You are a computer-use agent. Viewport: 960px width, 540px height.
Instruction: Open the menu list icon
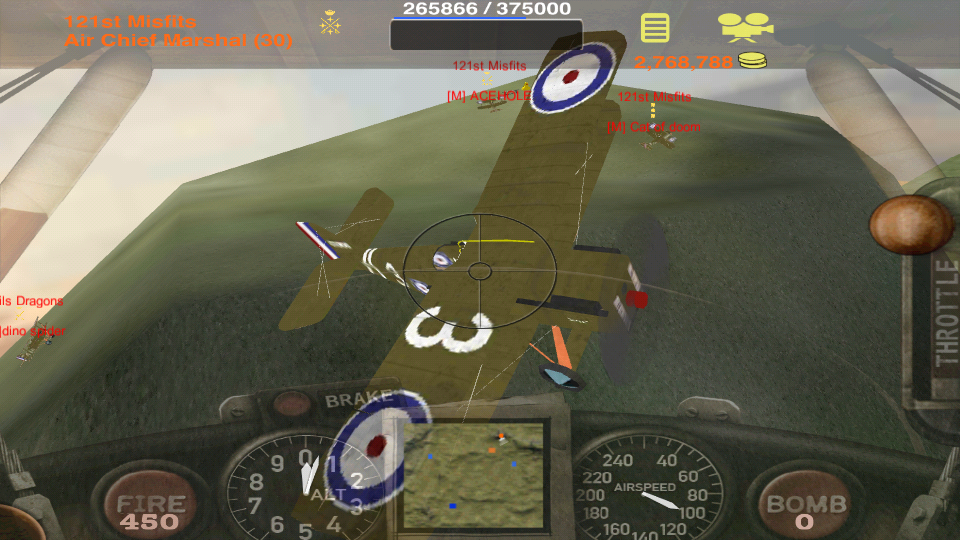point(655,27)
